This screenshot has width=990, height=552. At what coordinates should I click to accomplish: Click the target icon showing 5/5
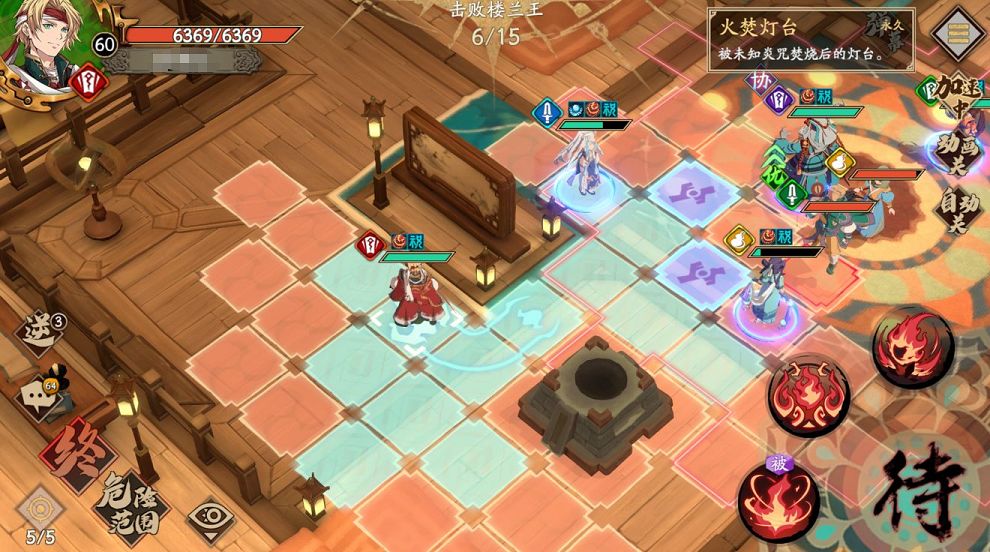41,512
